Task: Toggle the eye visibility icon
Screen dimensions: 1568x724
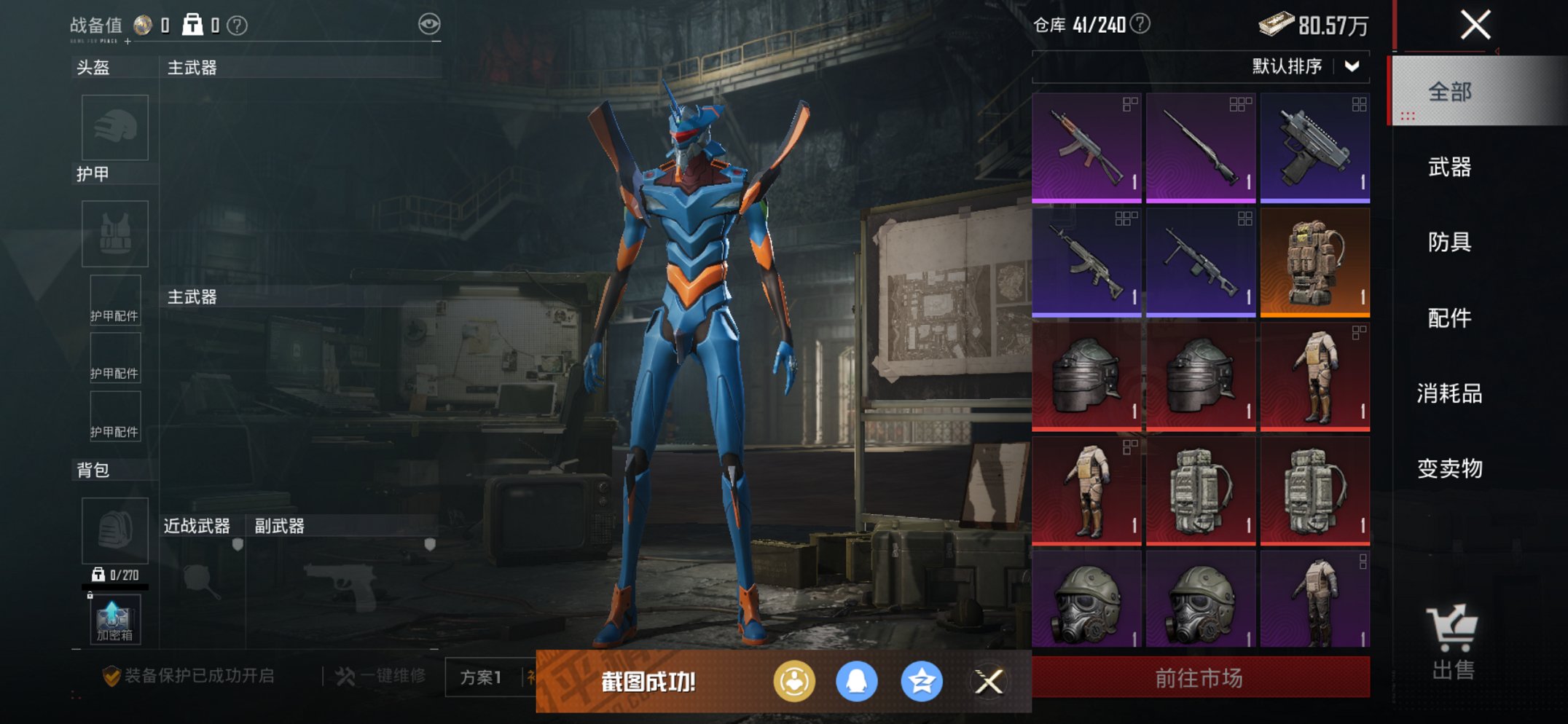Action: (x=429, y=24)
